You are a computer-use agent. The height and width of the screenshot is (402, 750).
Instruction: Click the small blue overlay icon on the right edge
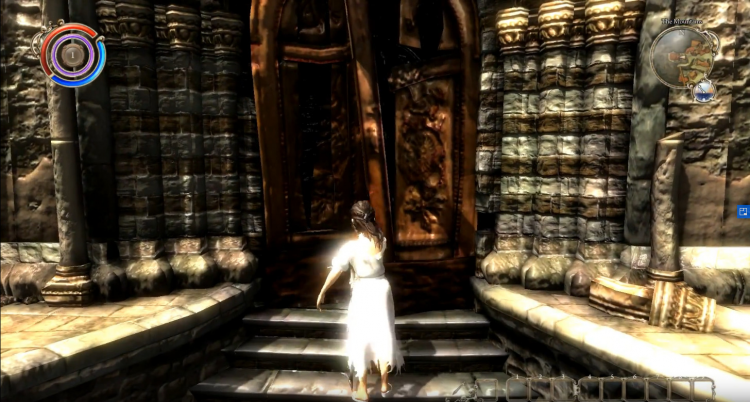(743, 212)
